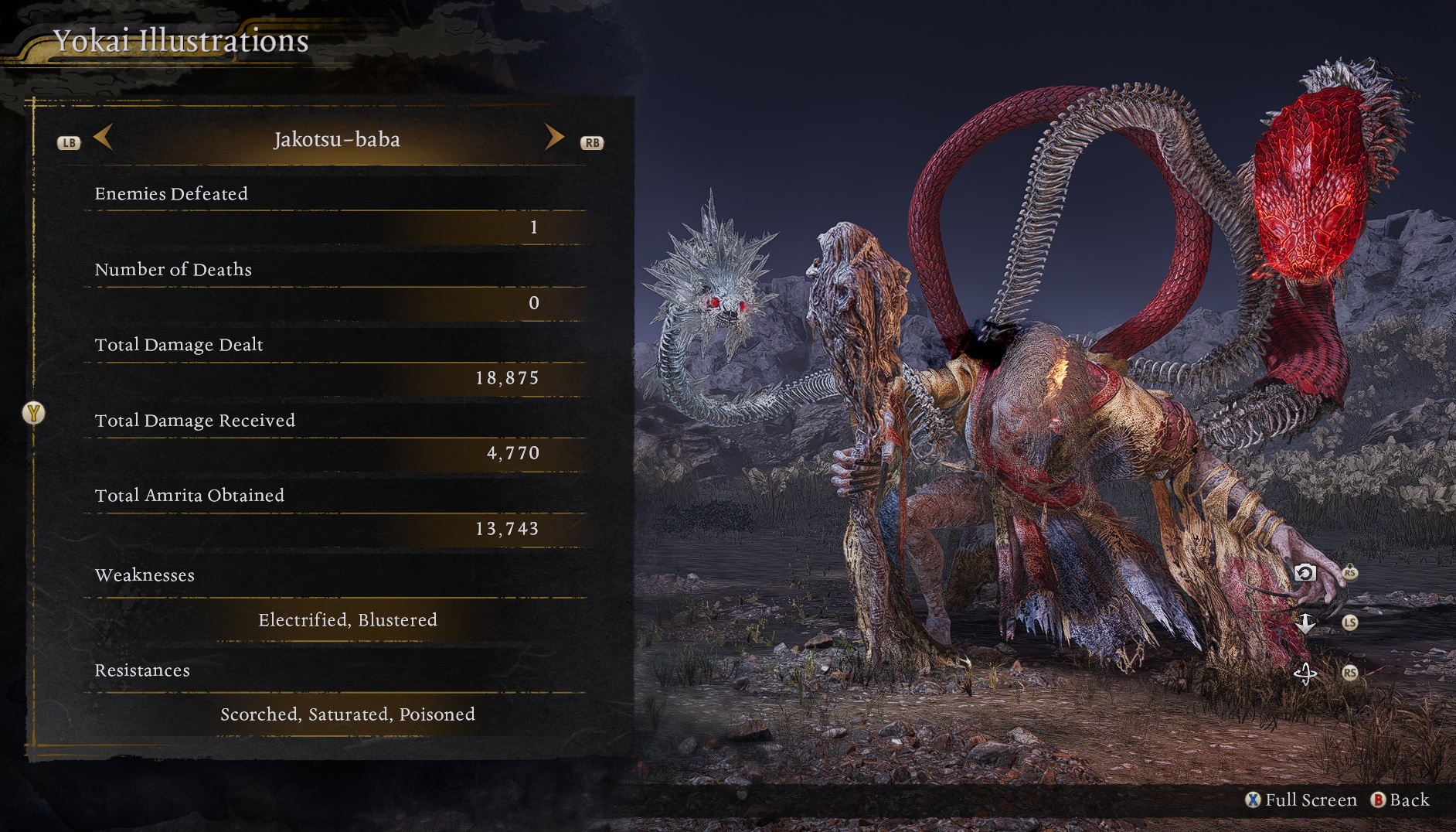Viewport: 1456px width, 832px height.
Task: Go to the previous yokai with left arrow
Action: click(104, 138)
